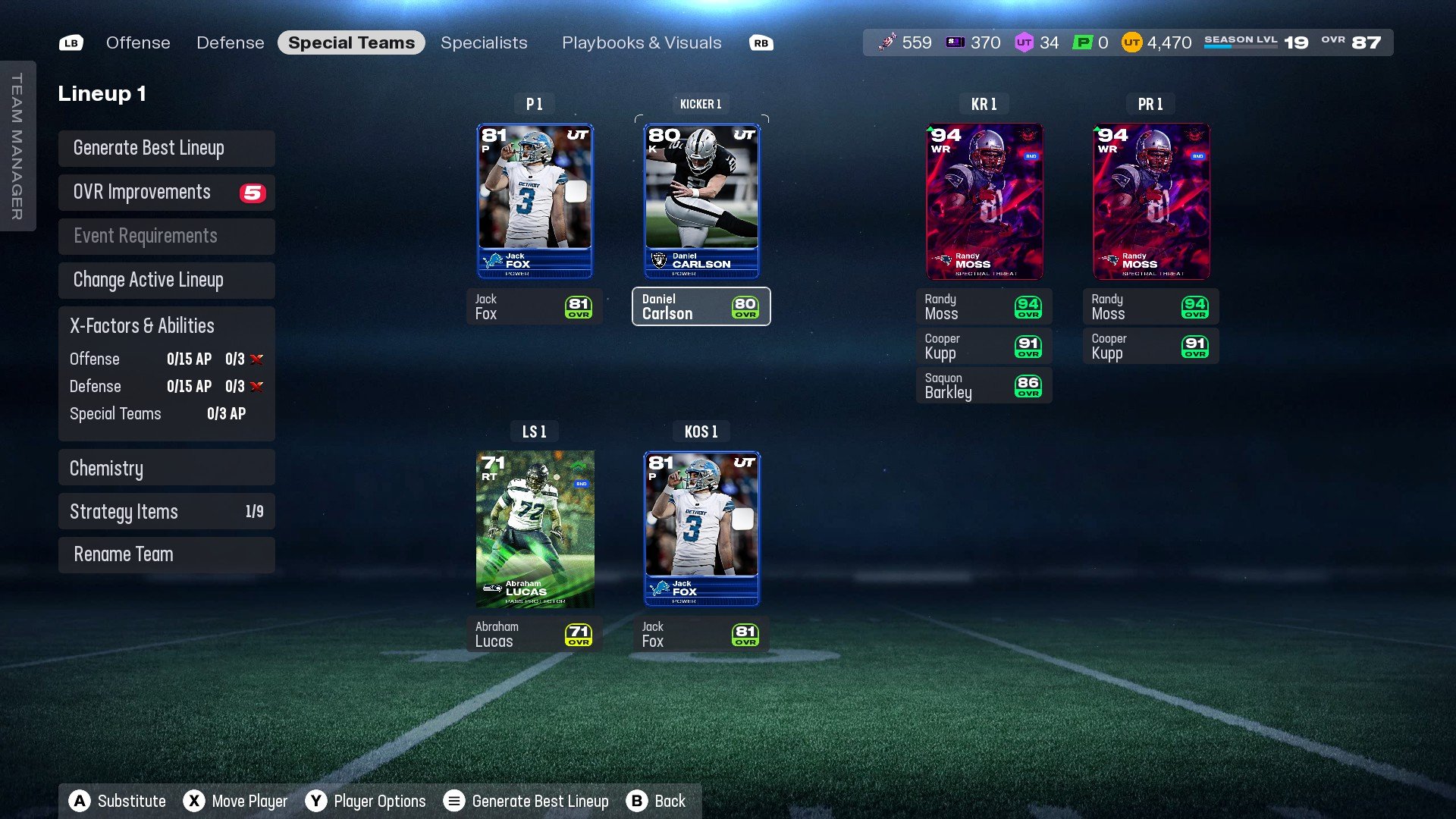Switch to the Offense tab
The height and width of the screenshot is (819, 1456).
pos(138,42)
